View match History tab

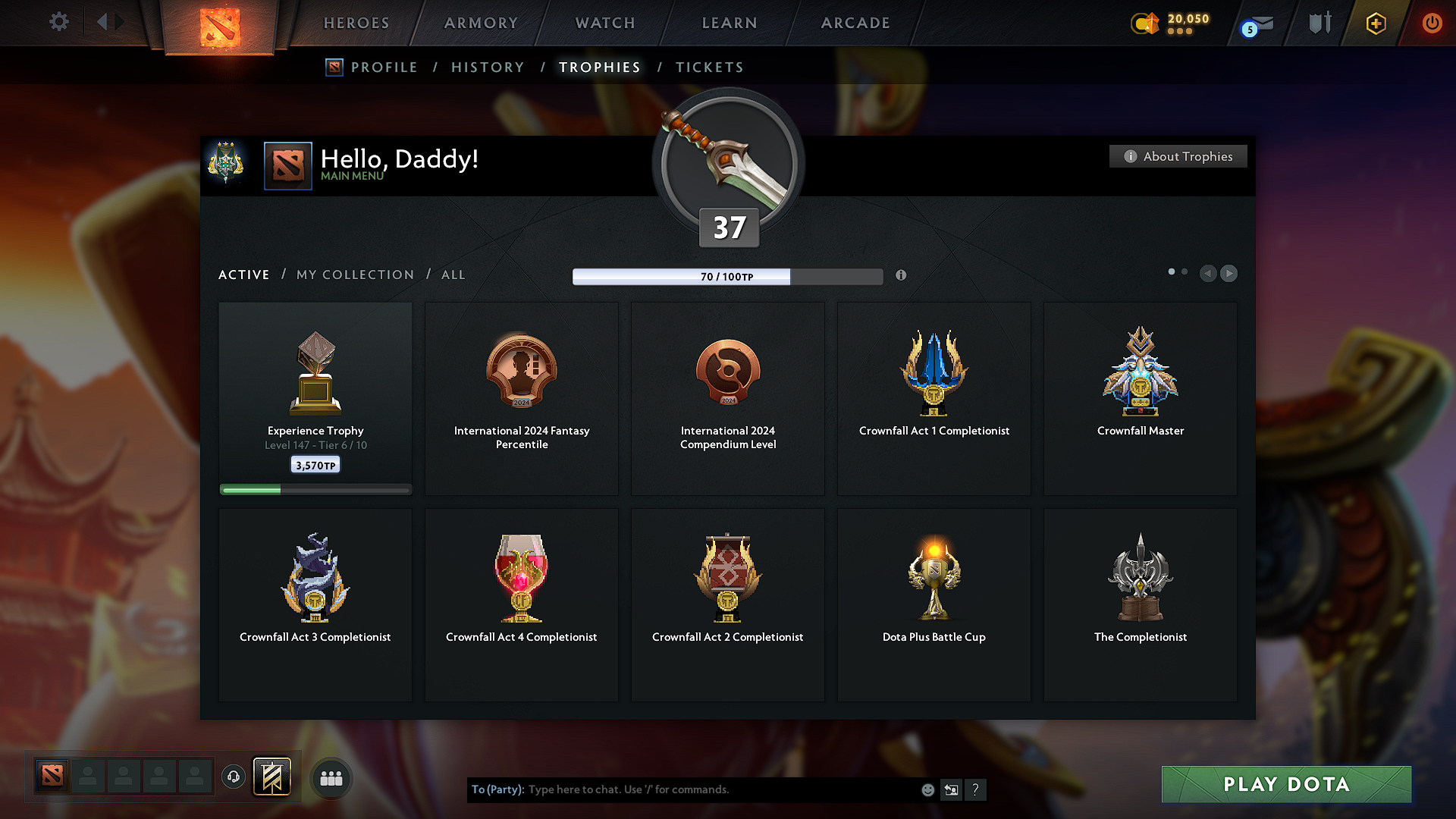488,67
